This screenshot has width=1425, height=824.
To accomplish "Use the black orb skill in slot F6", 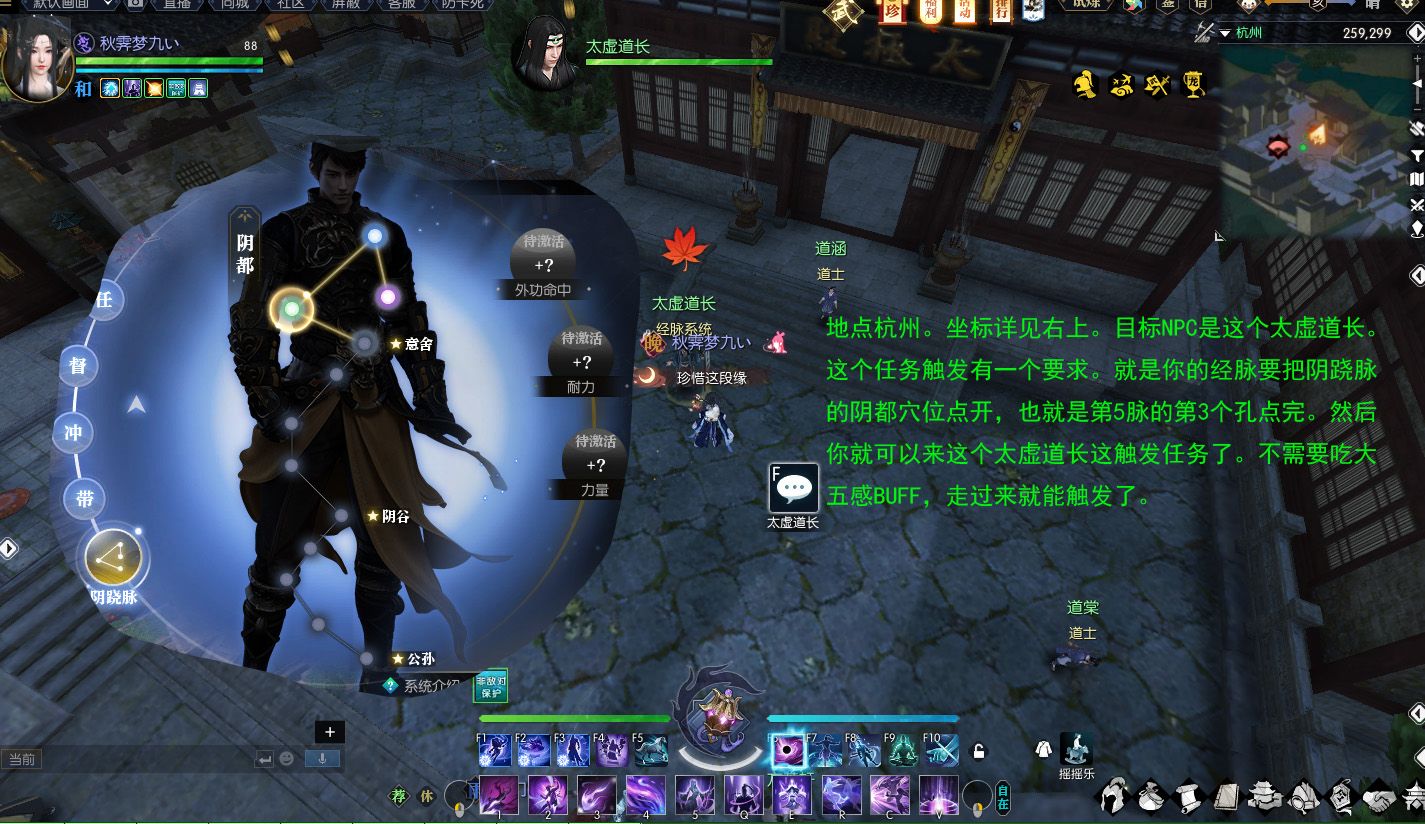I will tap(787, 751).
